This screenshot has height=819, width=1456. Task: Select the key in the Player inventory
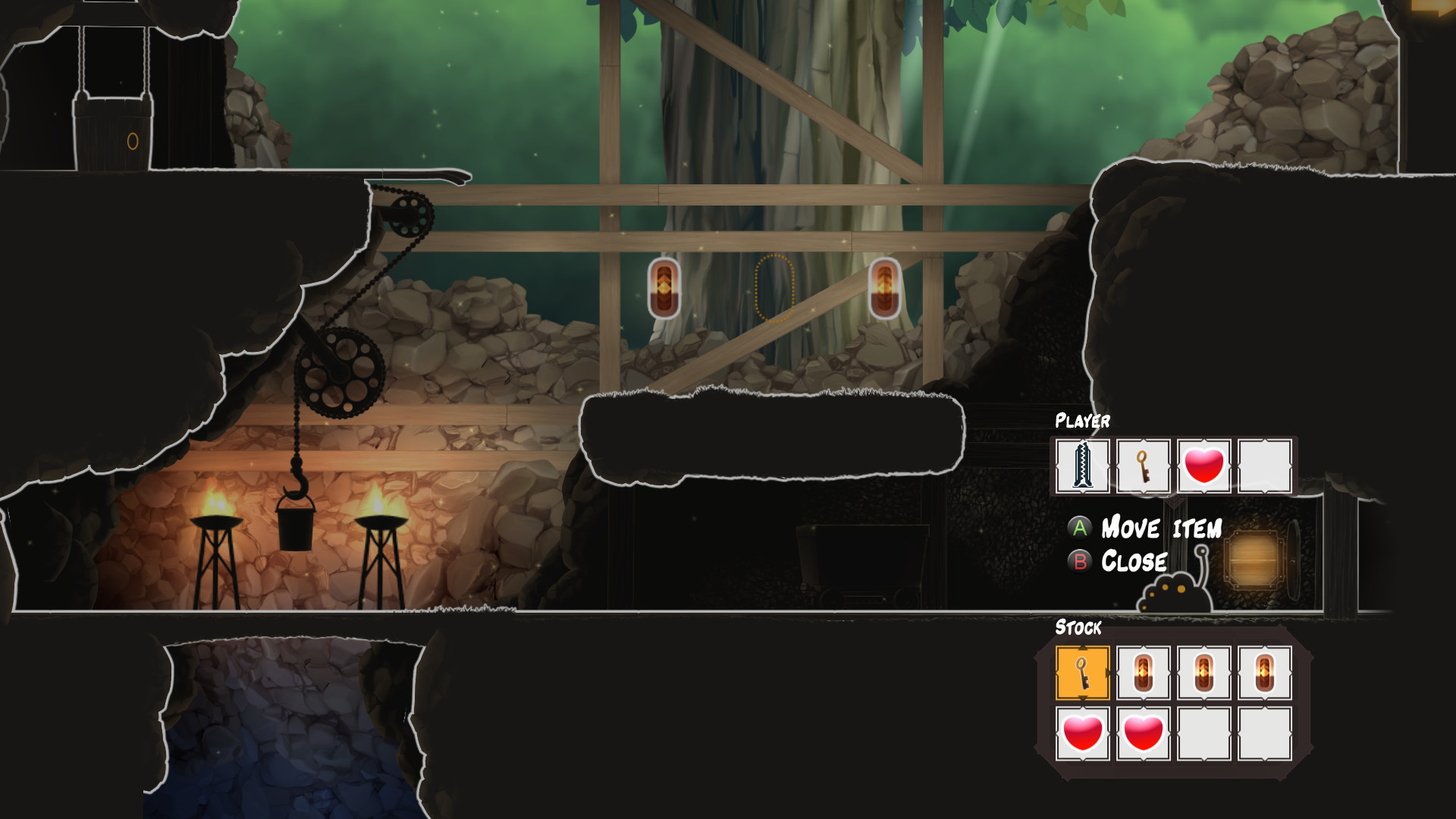click(x=1143, y=466)
